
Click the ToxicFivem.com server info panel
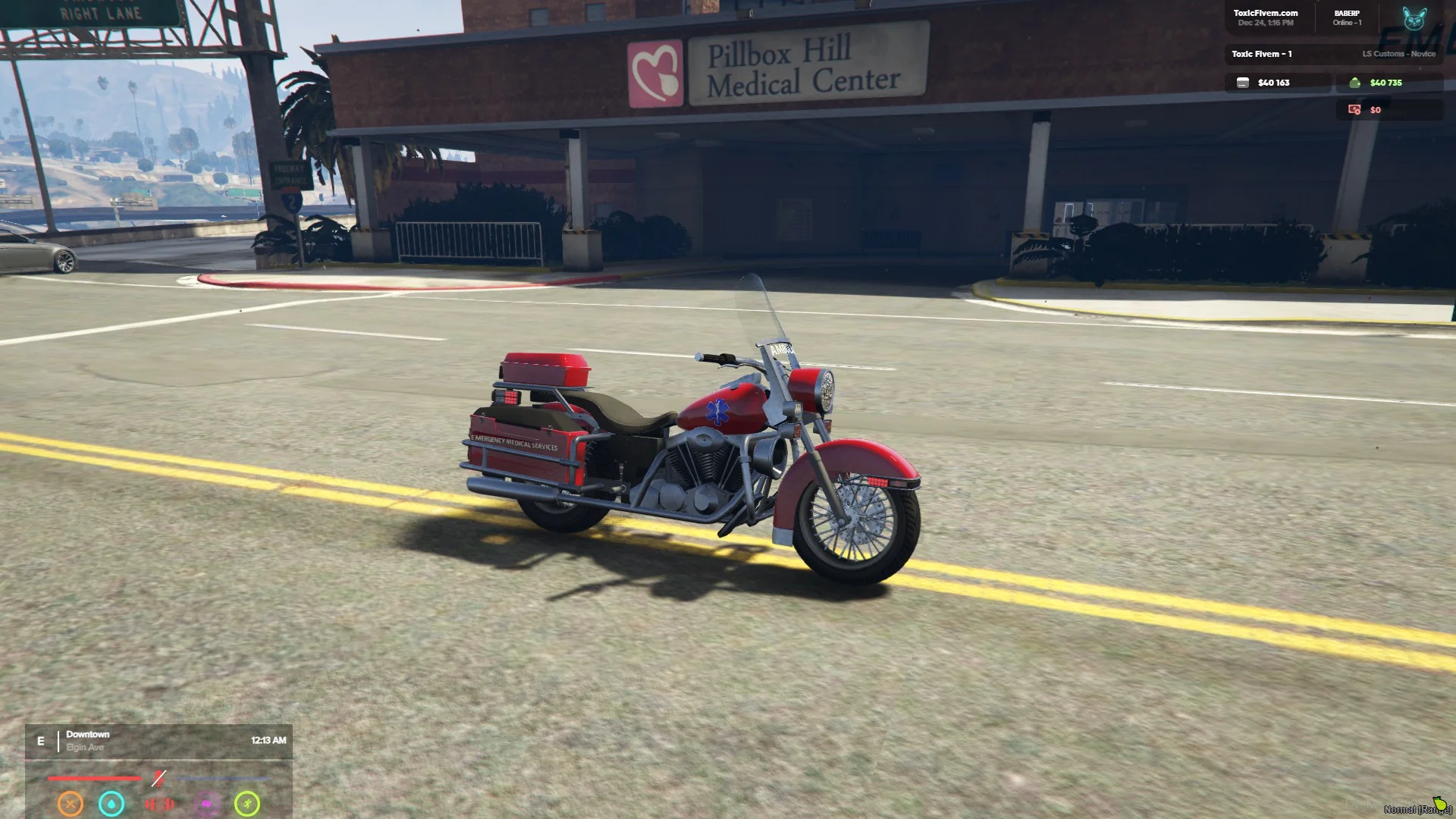coord(1265,17)
